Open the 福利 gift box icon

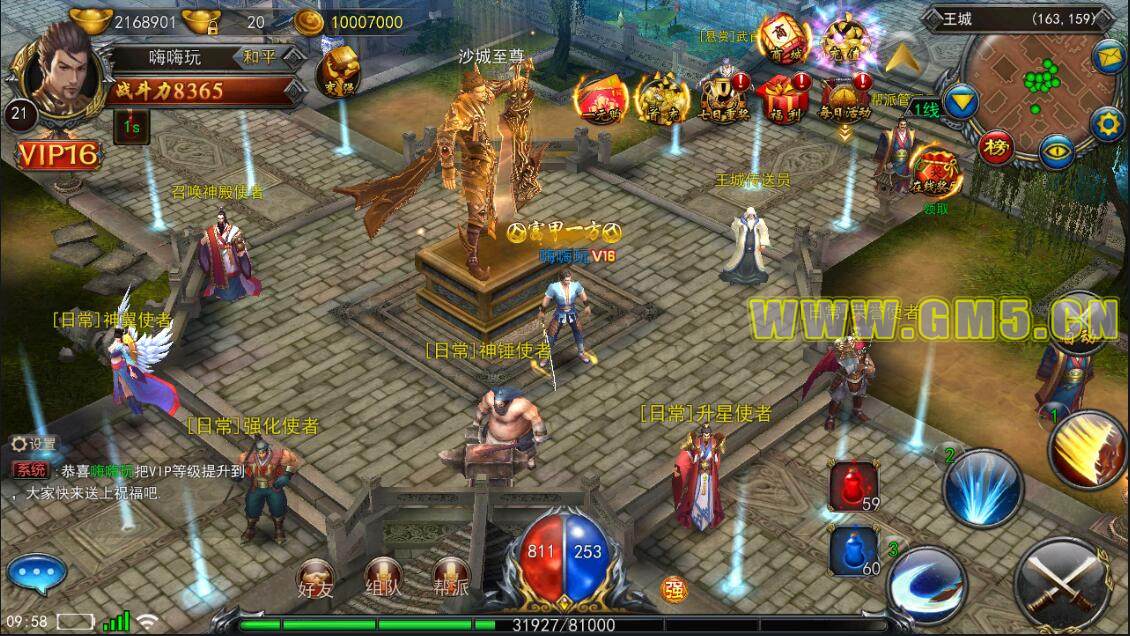(x=783, y=101)
